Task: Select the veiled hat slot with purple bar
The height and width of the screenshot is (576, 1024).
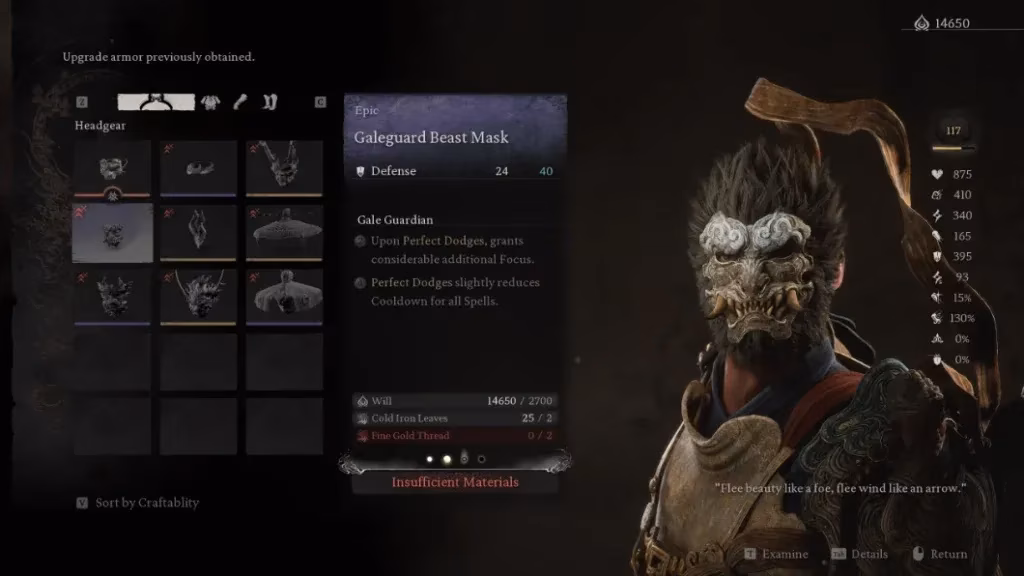Action: 284,296
